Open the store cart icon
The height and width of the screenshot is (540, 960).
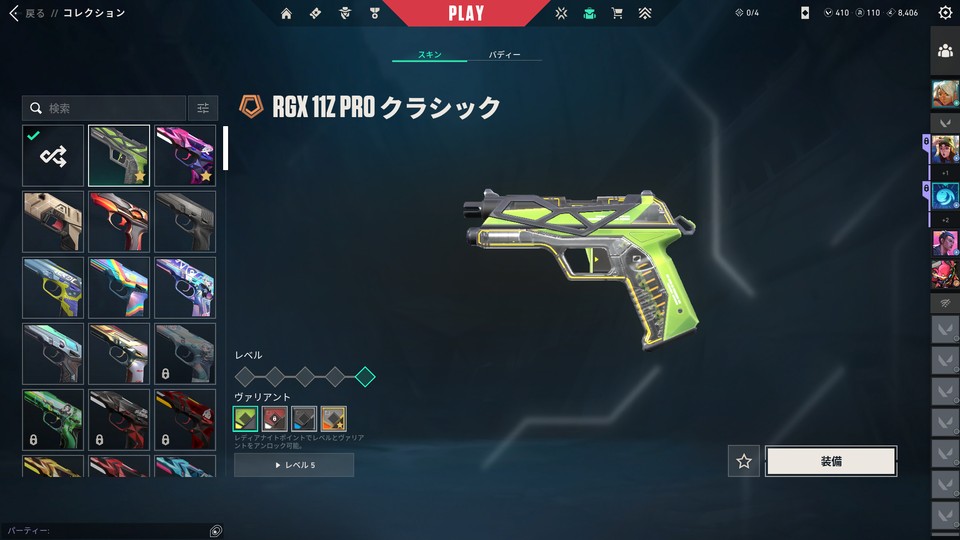click(617, 13)
